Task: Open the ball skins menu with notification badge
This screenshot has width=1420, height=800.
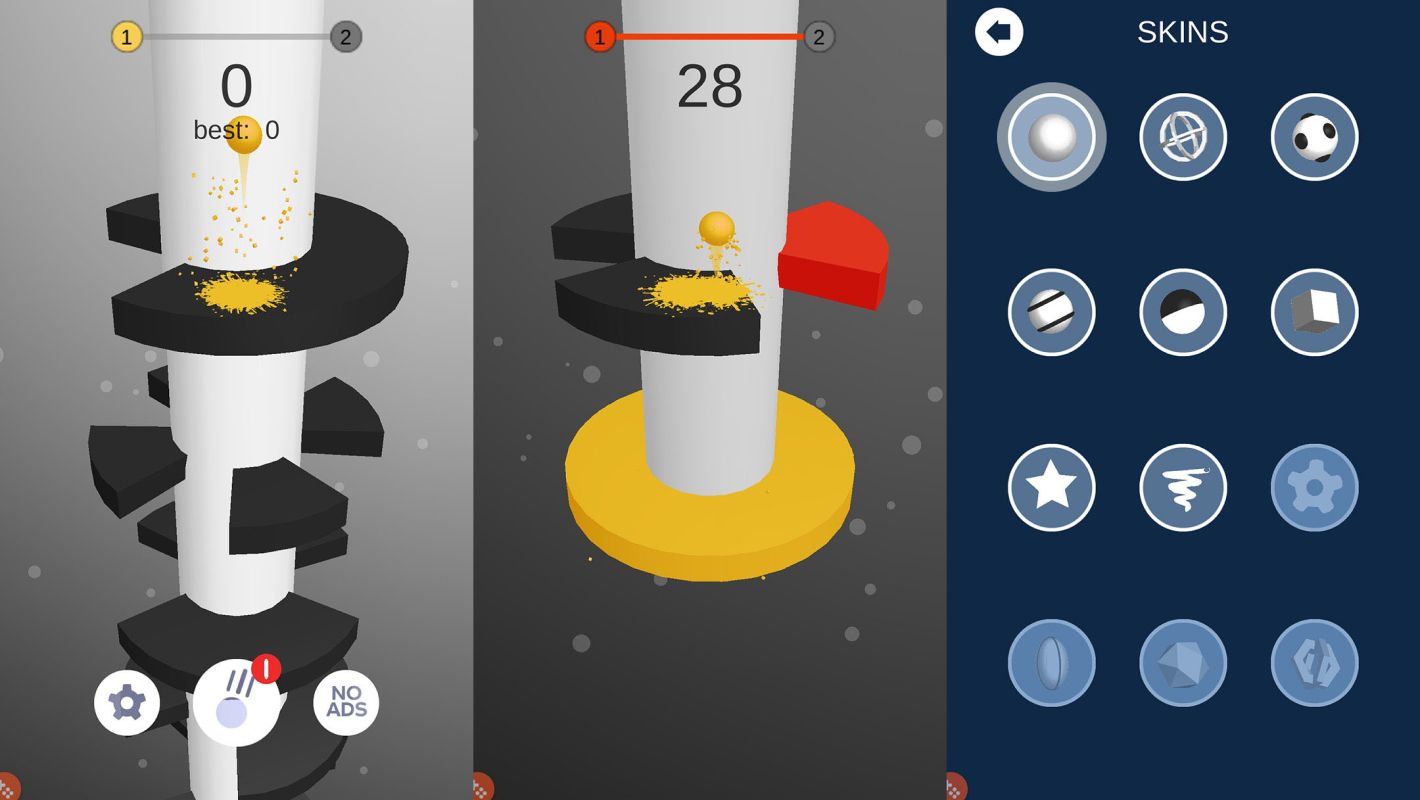Action: click(x=236, y=703)
